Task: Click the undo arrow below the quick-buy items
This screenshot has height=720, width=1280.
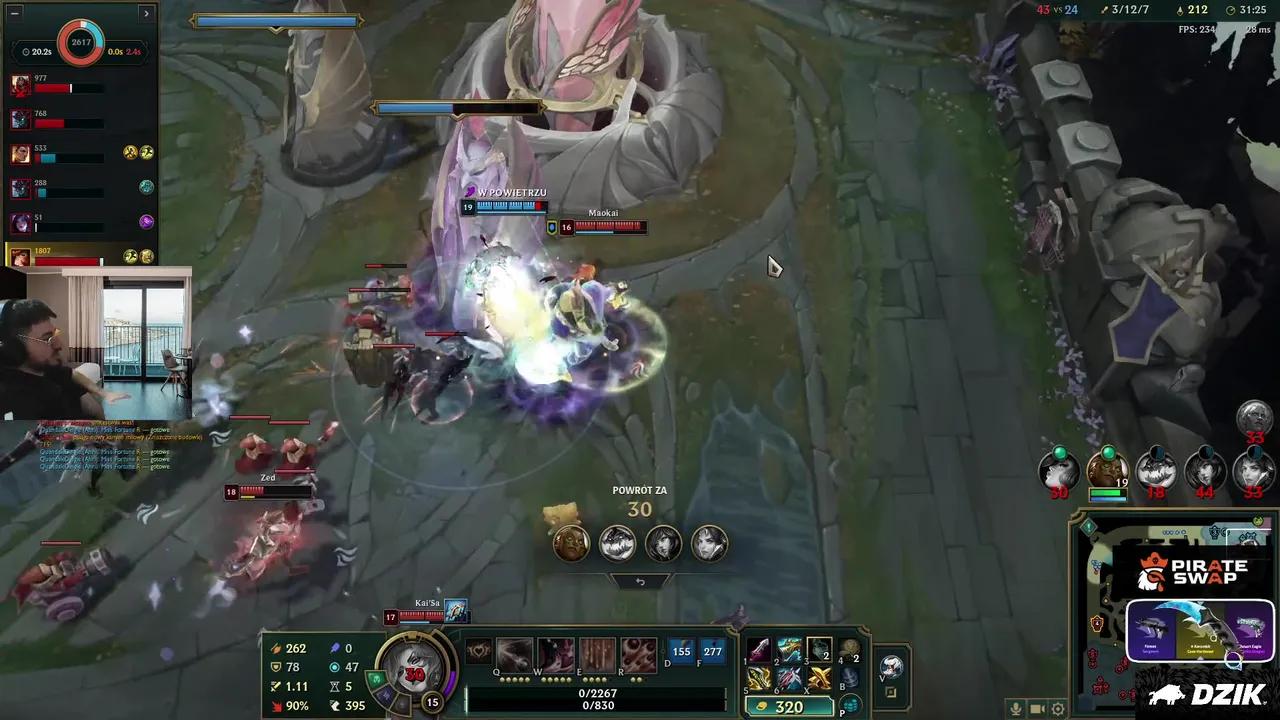Action: pyautogui.click(x=640, y=581)
